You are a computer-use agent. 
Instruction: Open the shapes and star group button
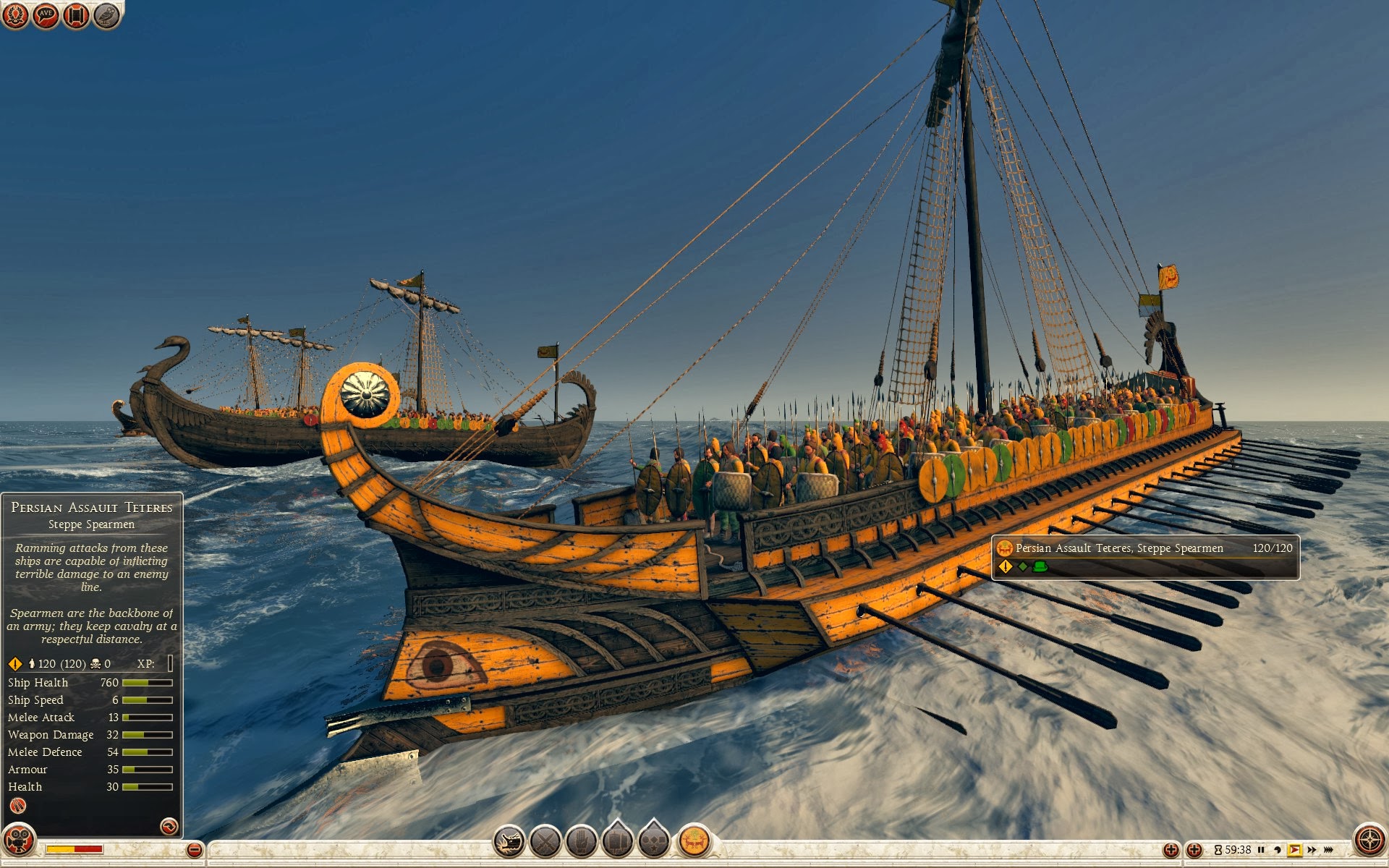pos(654,841)
